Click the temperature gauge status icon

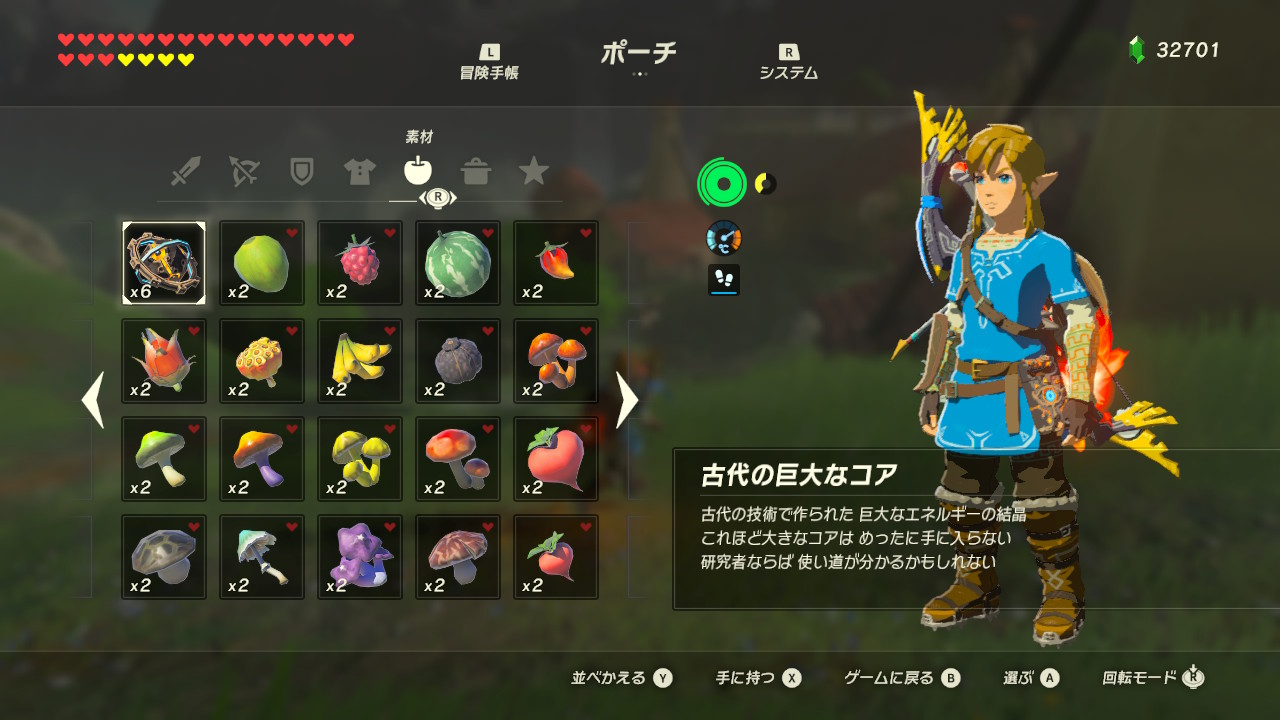tap(723, 238)
